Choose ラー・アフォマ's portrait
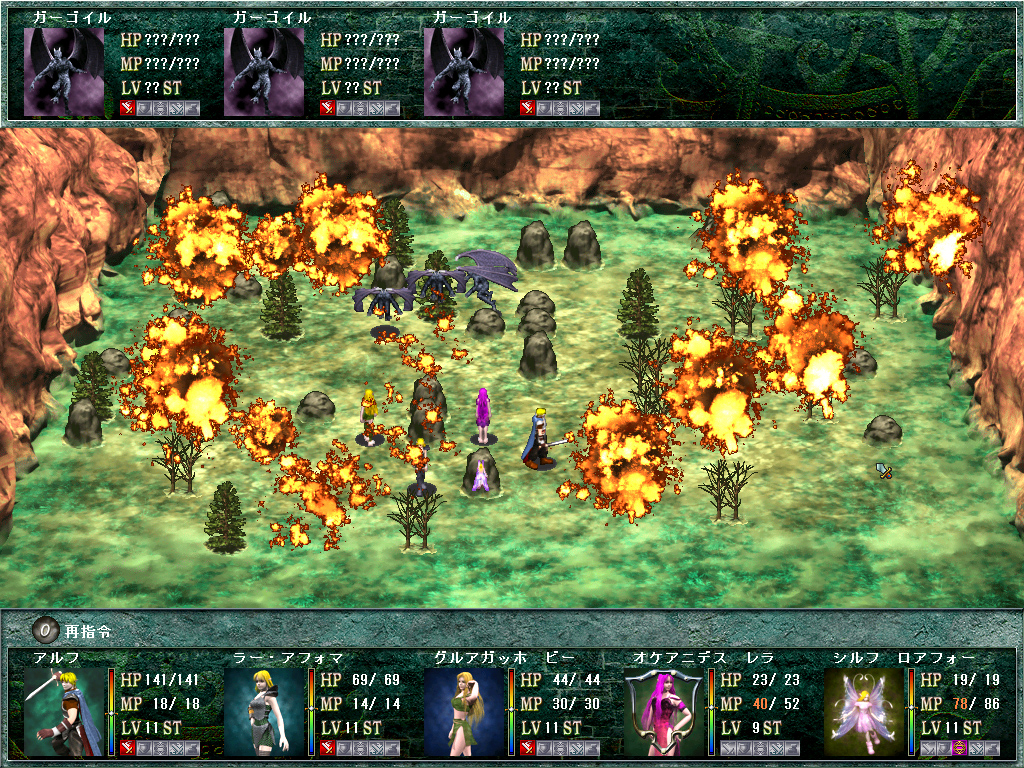 coord(263,711)
